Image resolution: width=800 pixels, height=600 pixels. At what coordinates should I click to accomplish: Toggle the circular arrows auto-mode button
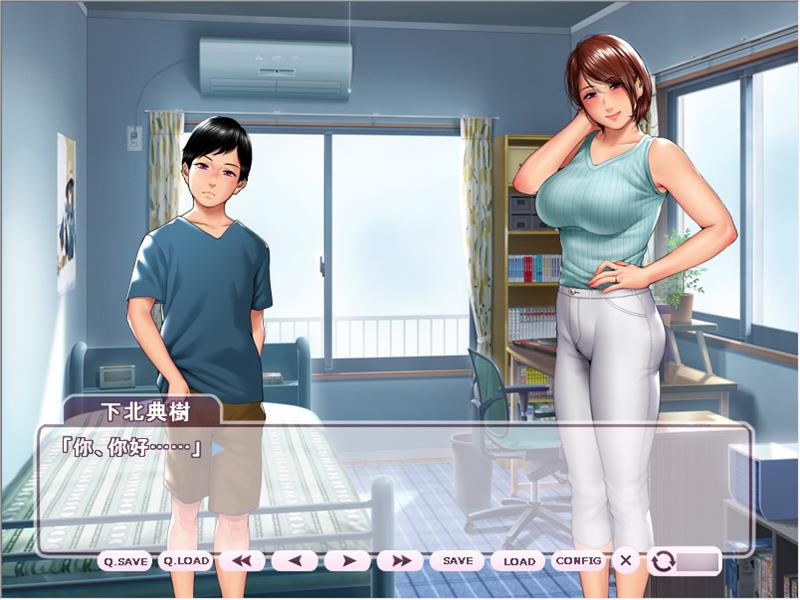[x=663, y=561]
